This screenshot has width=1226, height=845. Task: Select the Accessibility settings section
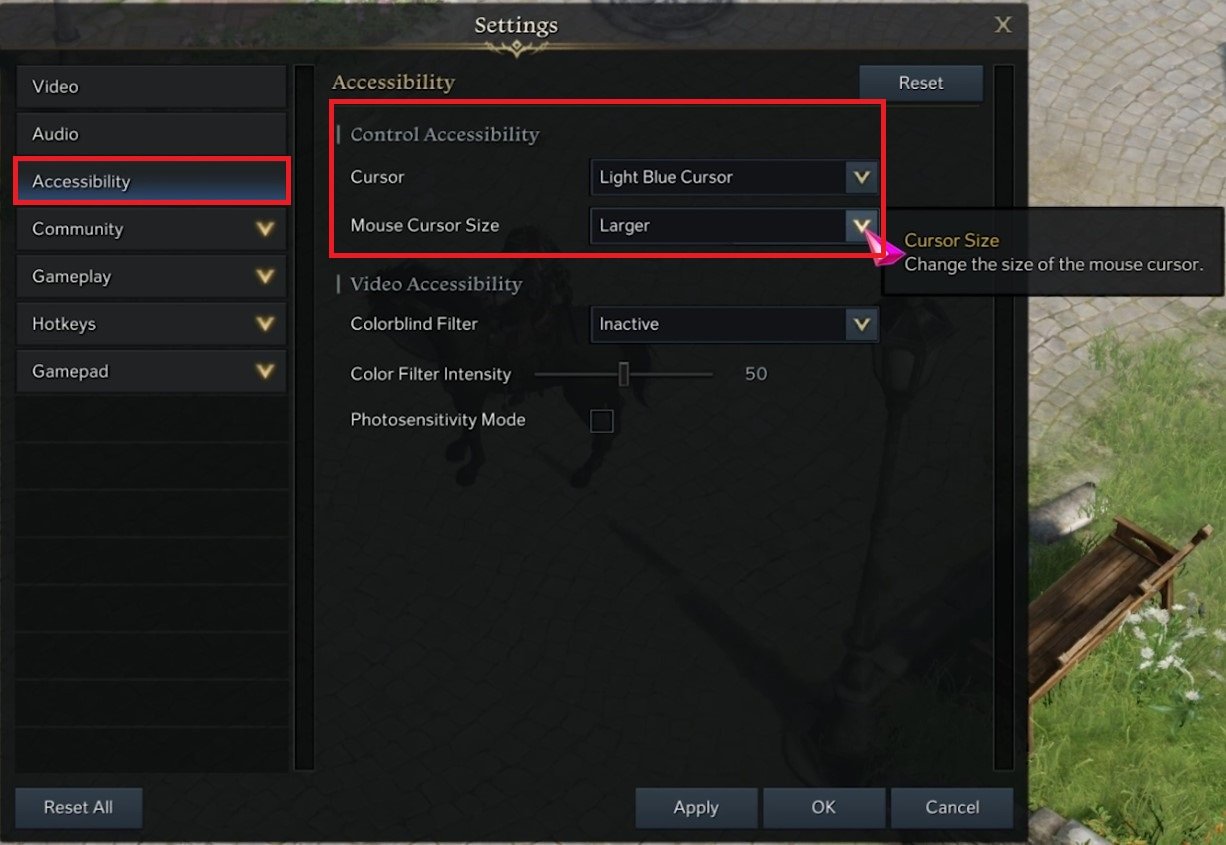point(150,182)
